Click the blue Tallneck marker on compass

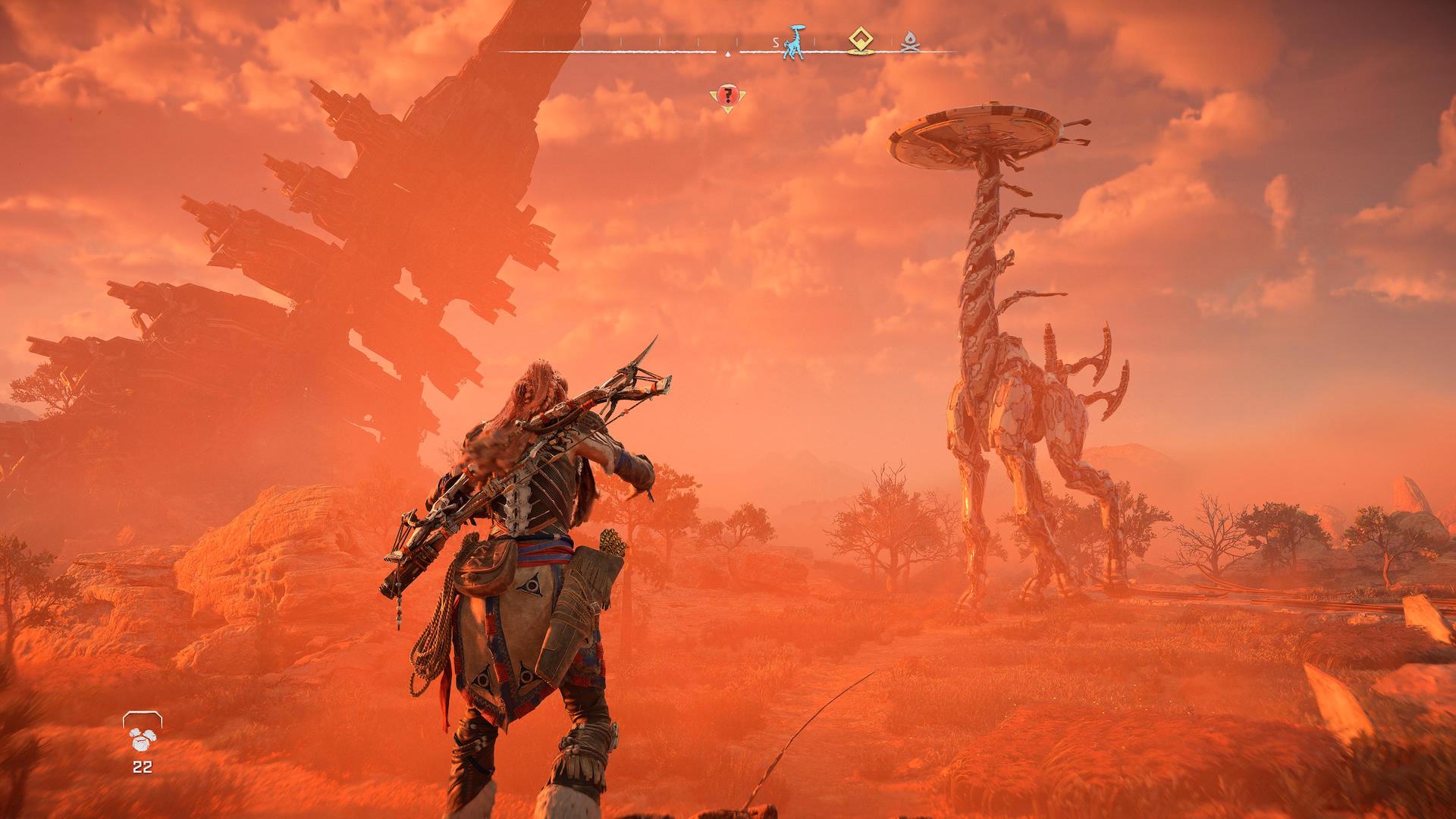point(795,42)
